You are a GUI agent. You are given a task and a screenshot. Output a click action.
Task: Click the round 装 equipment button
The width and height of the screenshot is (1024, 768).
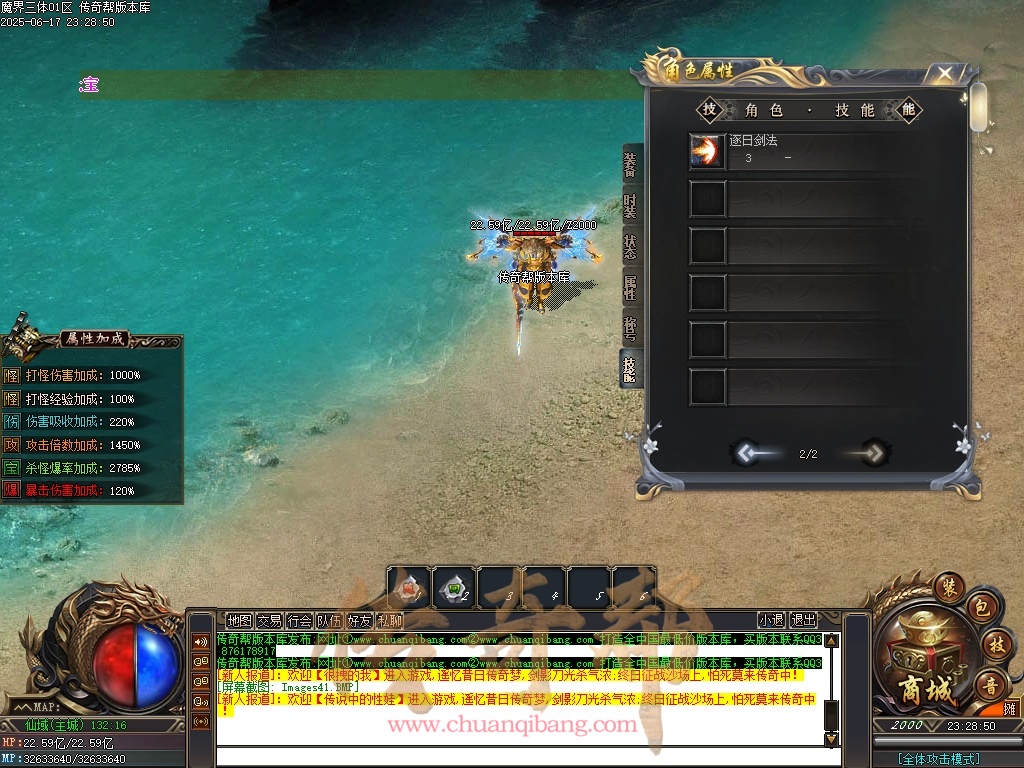948,586
